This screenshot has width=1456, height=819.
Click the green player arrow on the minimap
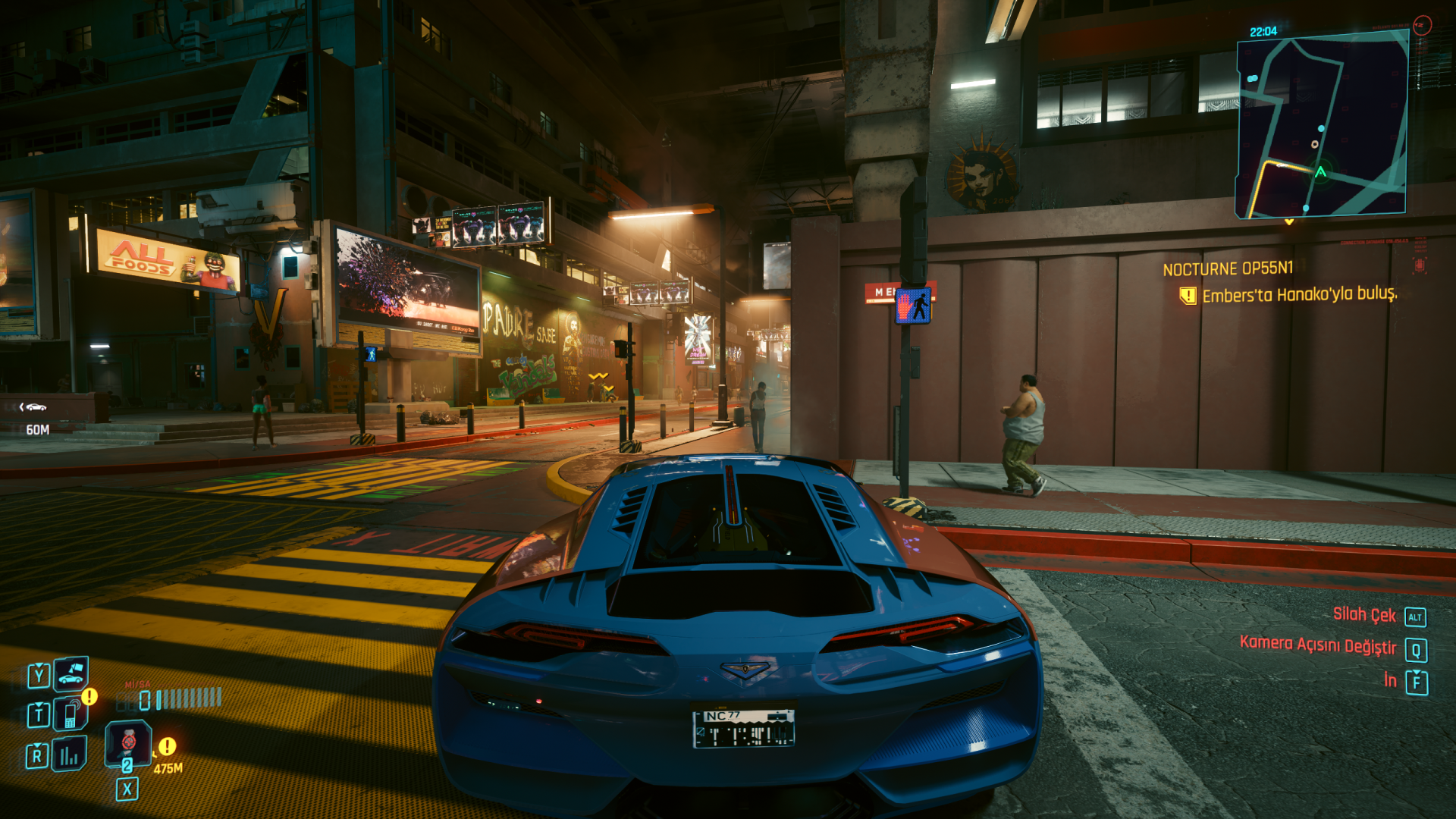point(1320,173)
